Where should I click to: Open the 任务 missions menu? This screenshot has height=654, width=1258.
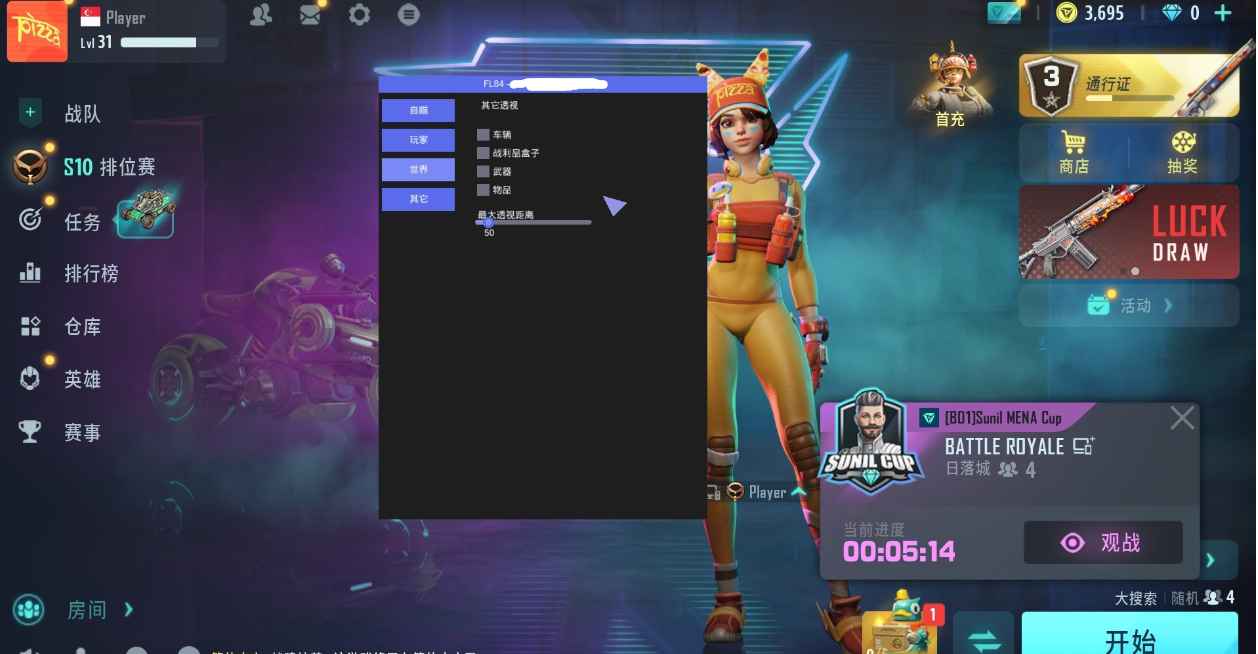(82, 221)
